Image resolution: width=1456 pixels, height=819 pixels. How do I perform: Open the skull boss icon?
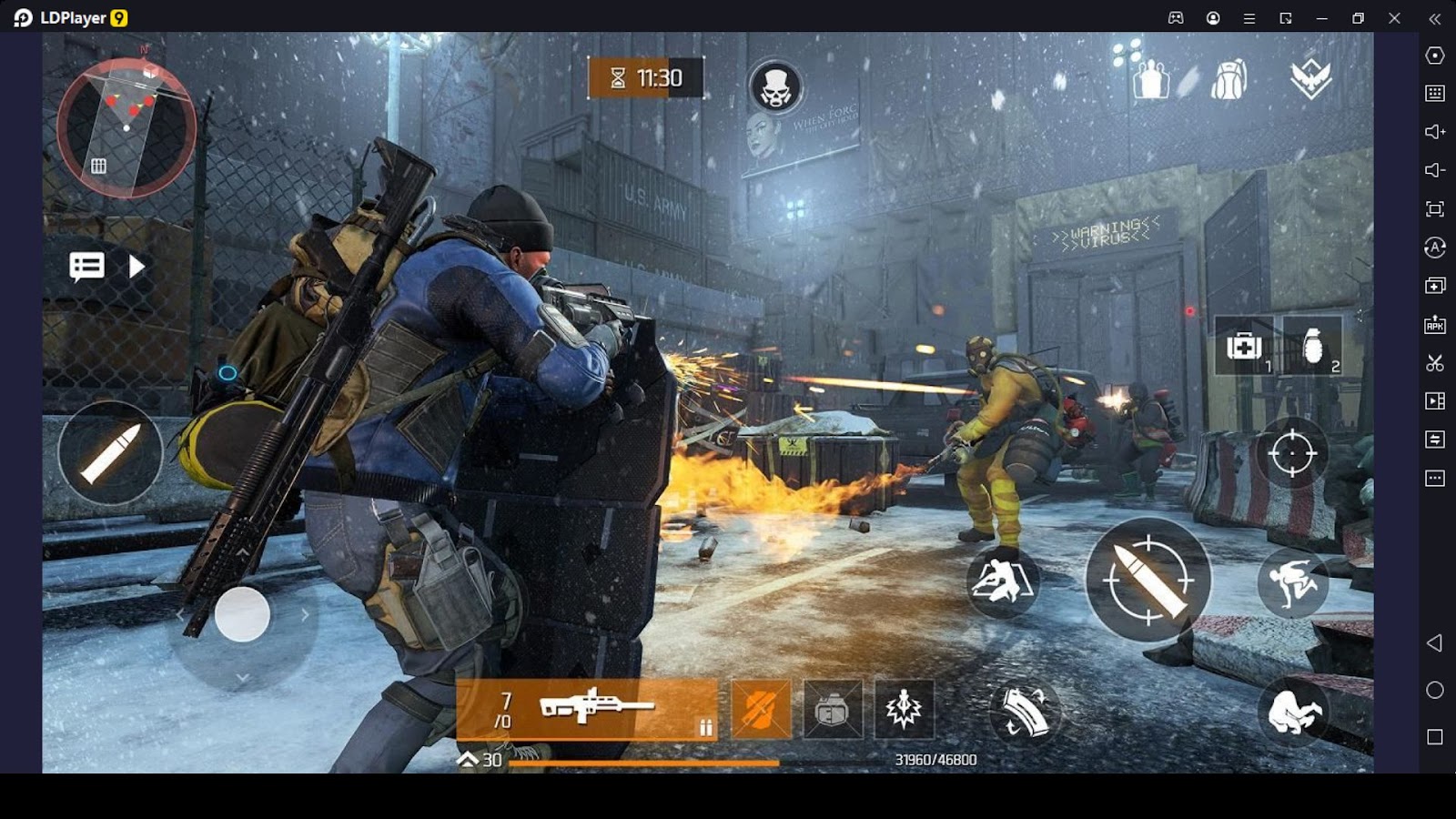coord(775,87)
